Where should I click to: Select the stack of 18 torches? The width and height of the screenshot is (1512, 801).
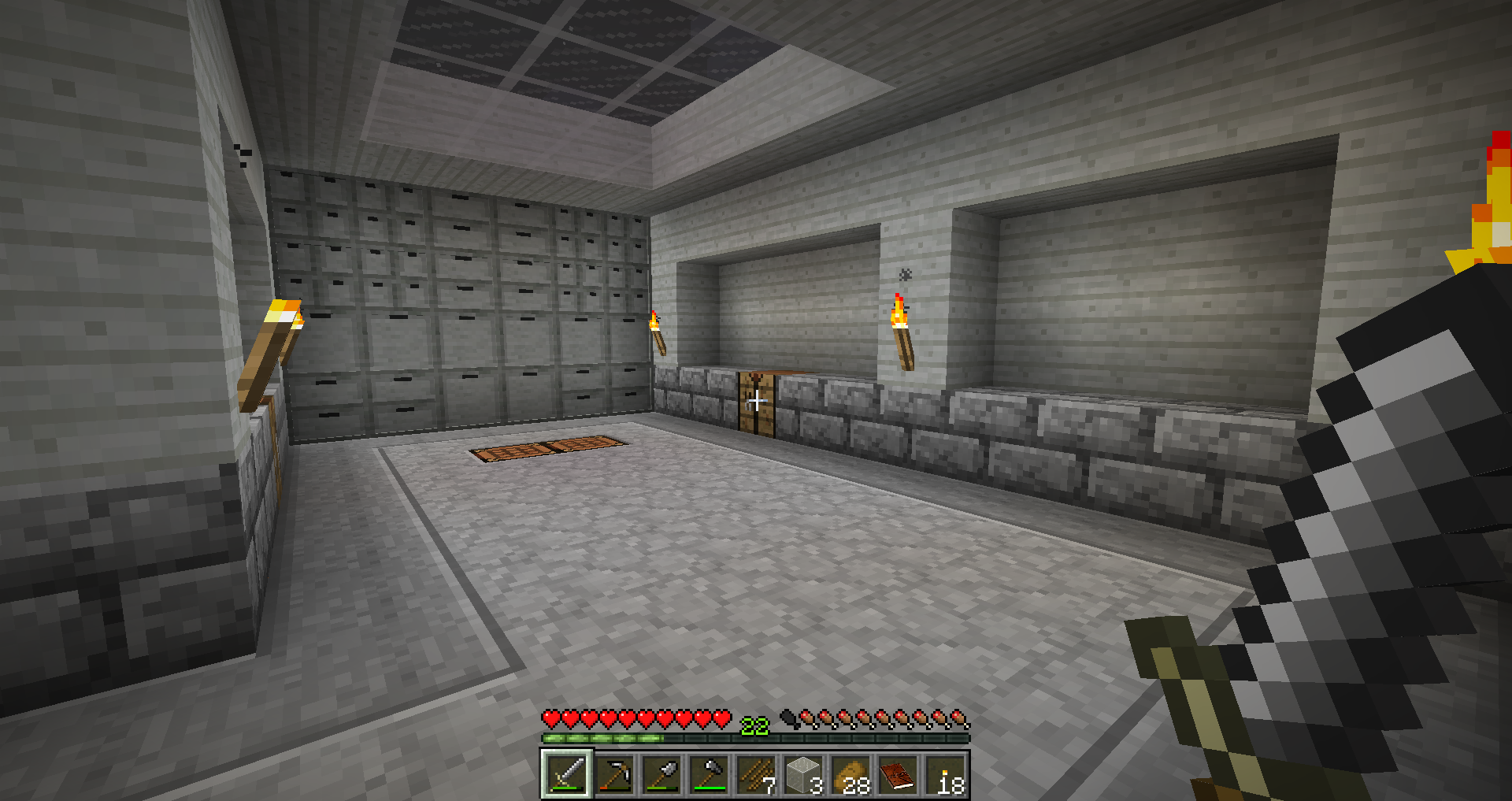[x=944, y=774]
